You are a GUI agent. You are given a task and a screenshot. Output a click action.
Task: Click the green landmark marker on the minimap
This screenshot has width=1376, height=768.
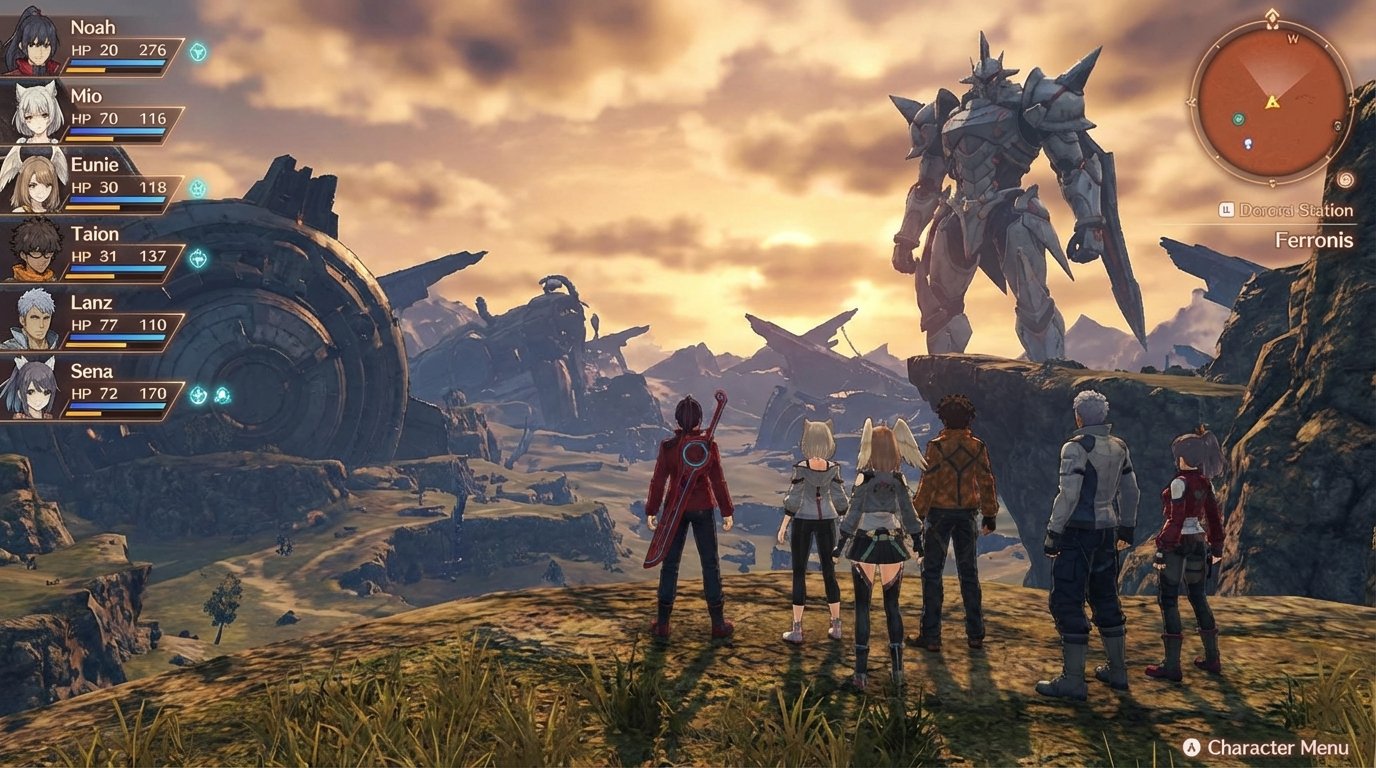pyautogui.click(x=1238, y=119)
